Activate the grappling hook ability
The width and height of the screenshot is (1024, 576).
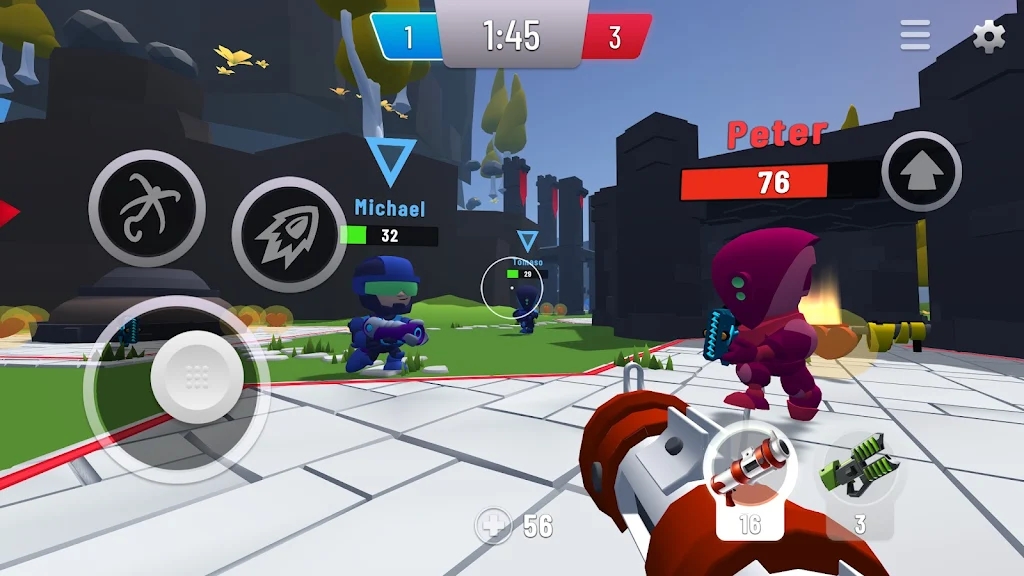[x=147, y=208]
